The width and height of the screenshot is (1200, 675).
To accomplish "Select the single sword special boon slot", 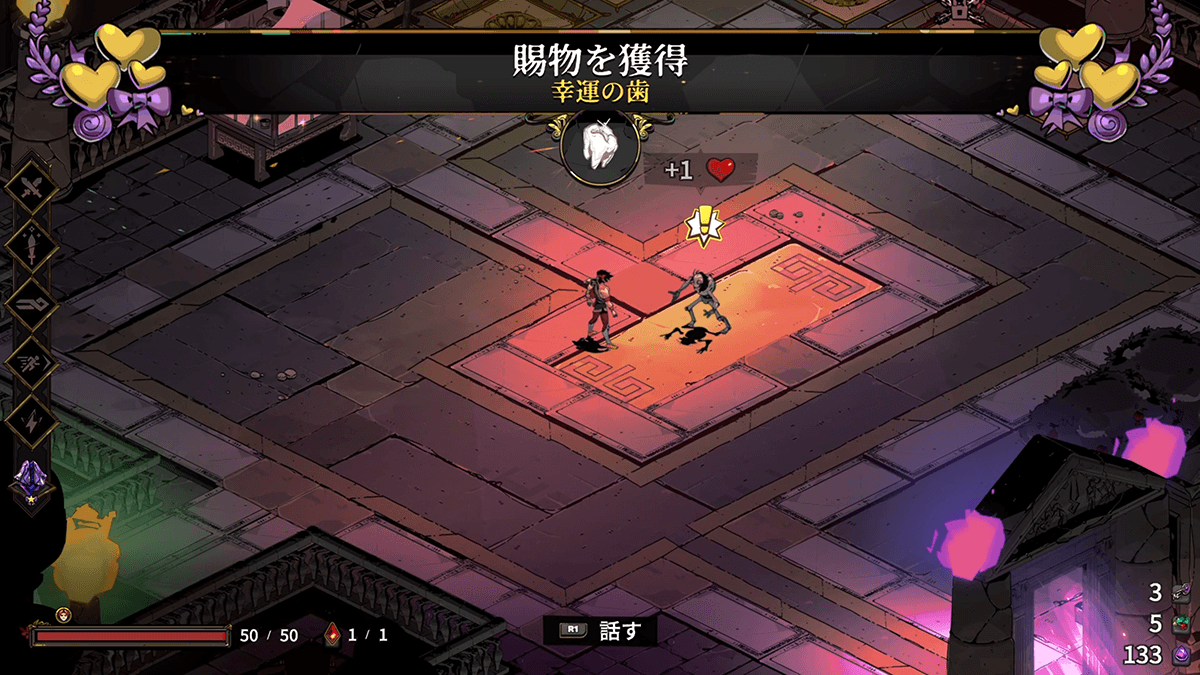I will click(x=31, y=243).
